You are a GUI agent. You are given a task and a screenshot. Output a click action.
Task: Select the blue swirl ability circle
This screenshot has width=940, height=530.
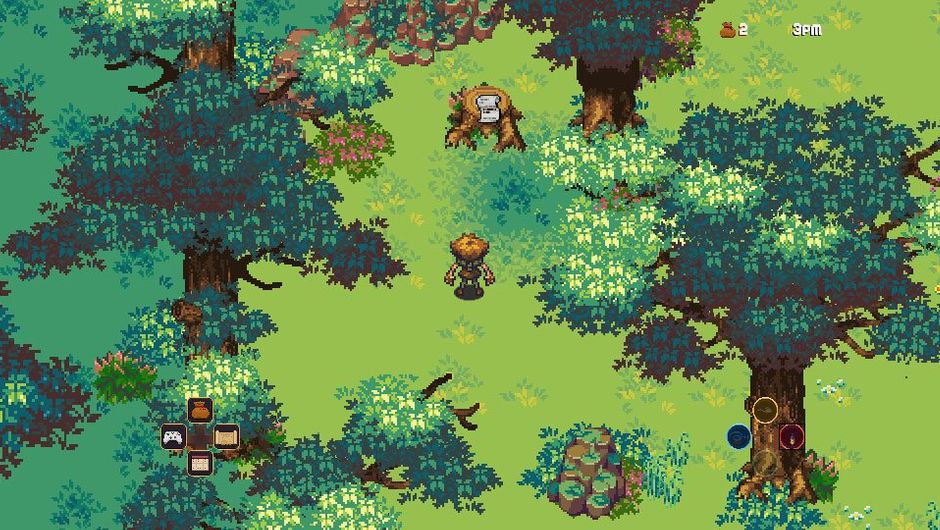click(739, 436)
